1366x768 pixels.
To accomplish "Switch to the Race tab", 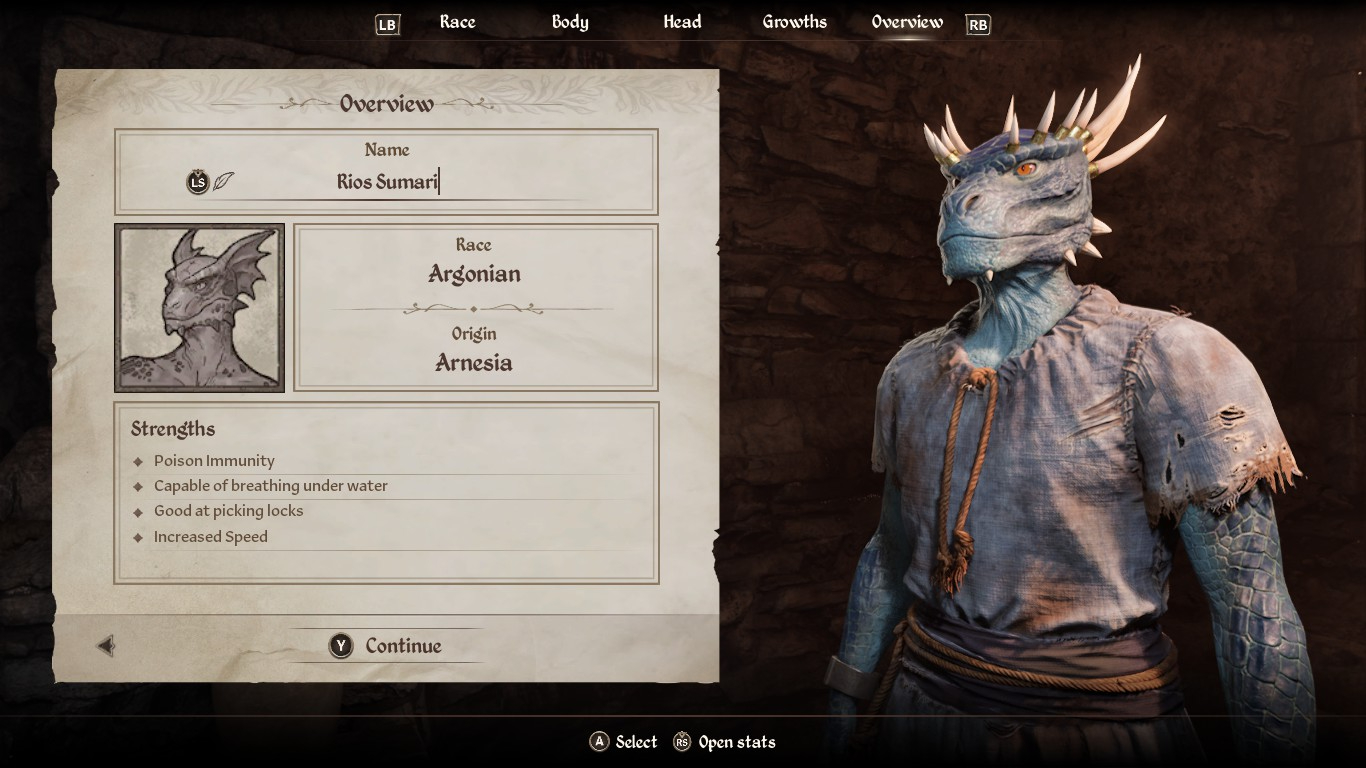I will point(457,22).
